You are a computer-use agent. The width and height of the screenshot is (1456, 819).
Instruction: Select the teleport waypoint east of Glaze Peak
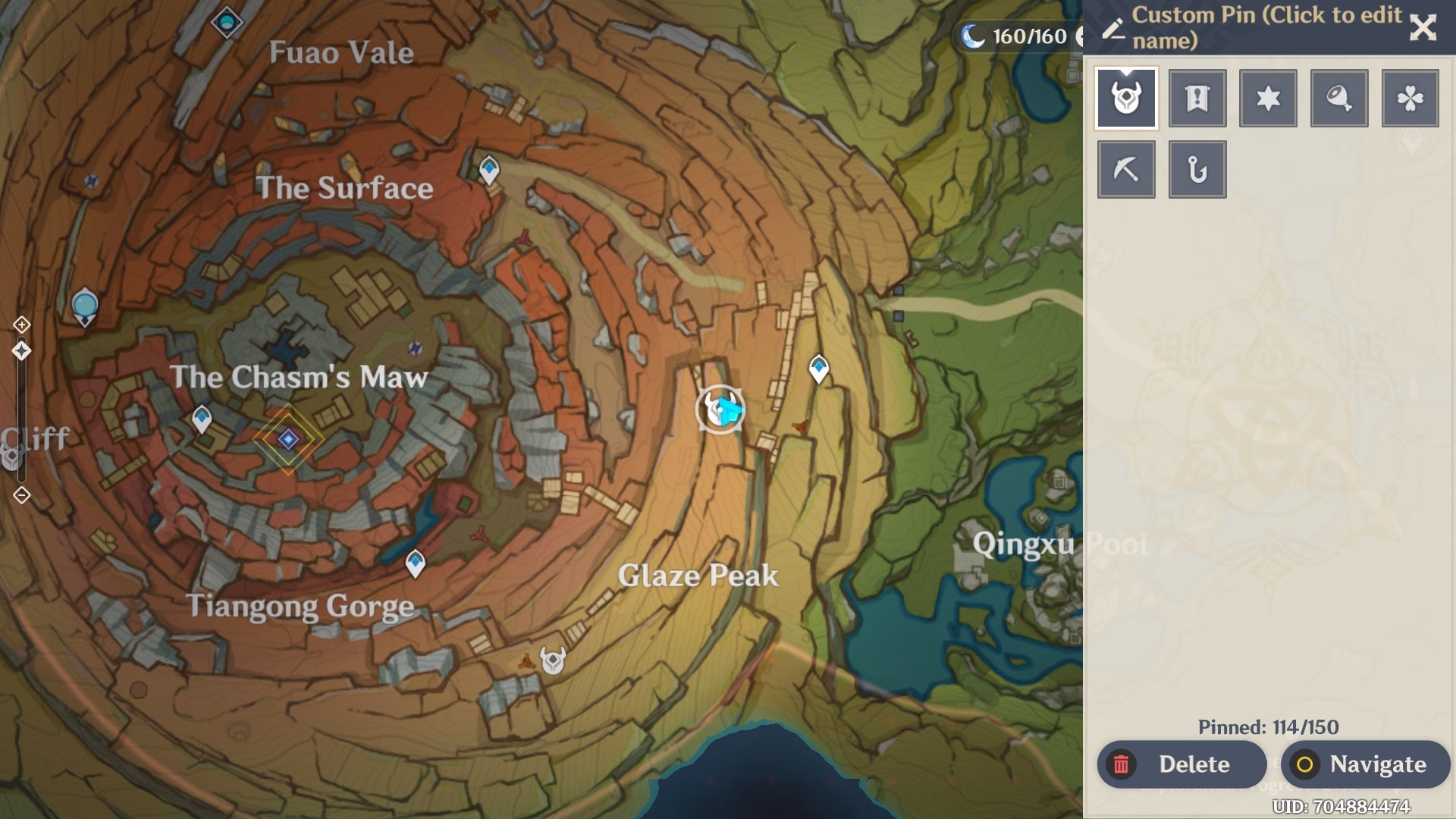[x=819, y=367]
